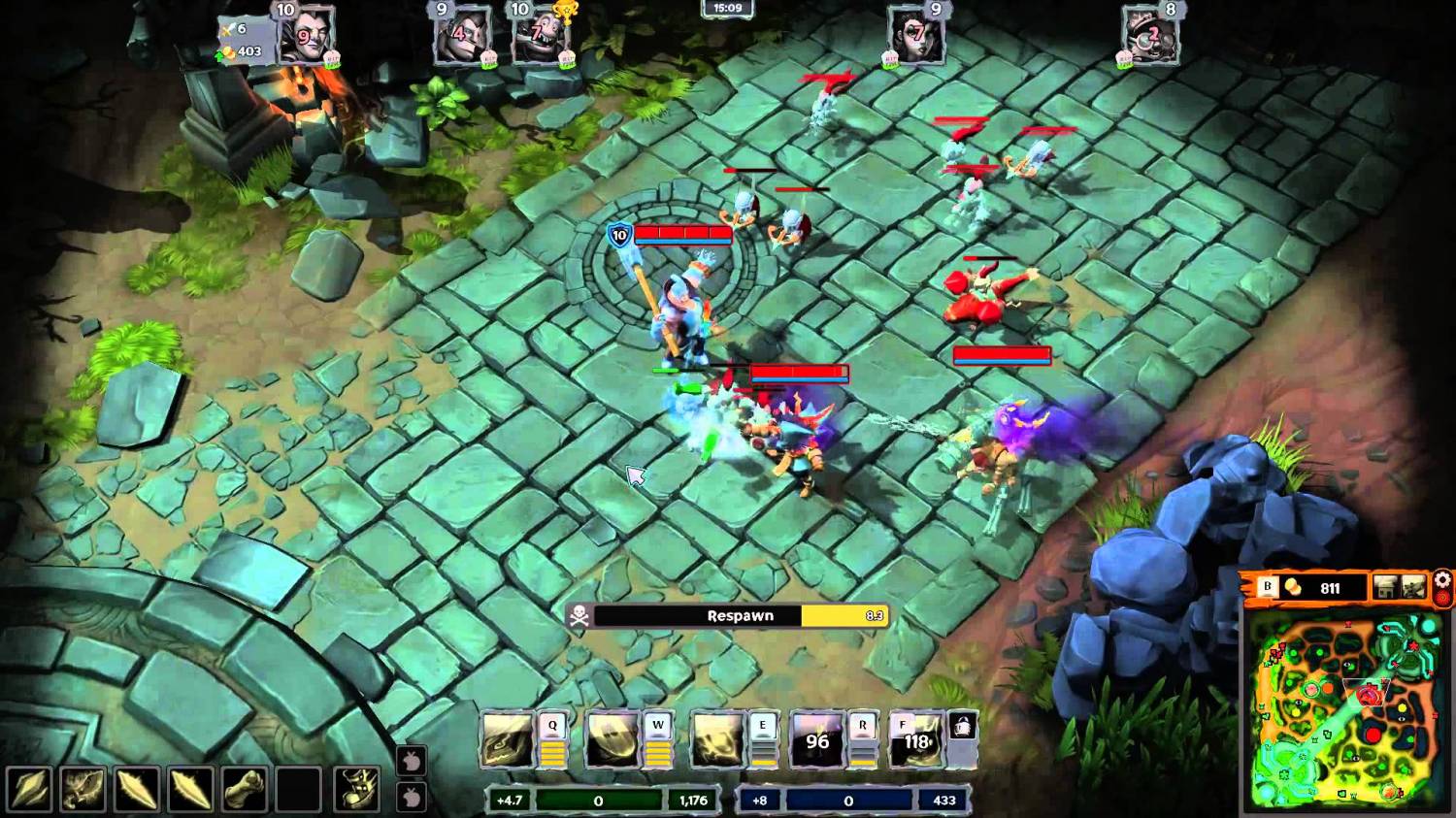Image resolution: width=1456 pixels, height=818 pixels.
Task: Click the center of the minimap
Action: pos(1342,708)
